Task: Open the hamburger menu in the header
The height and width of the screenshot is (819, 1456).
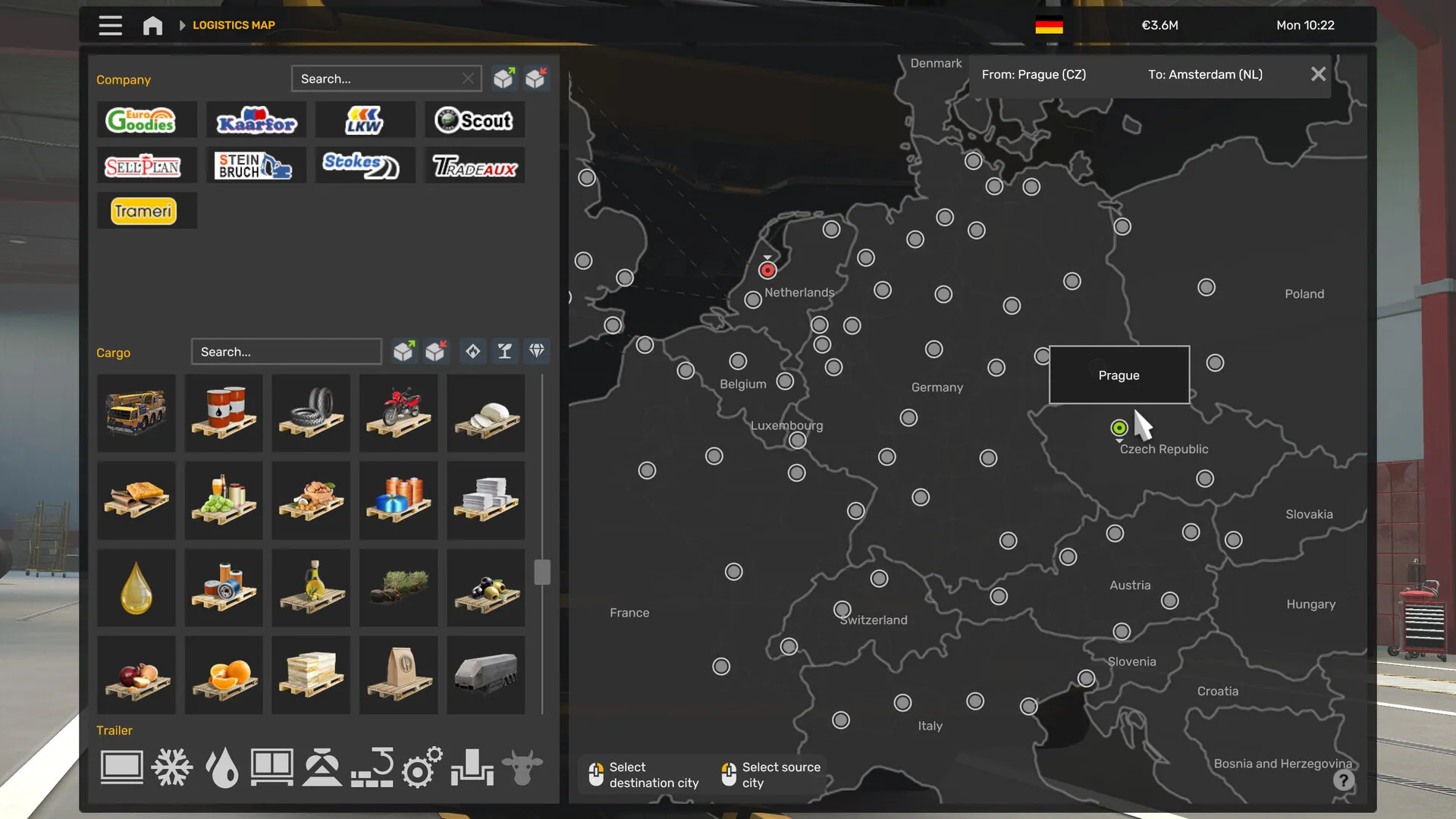Action: coord(110,25)
